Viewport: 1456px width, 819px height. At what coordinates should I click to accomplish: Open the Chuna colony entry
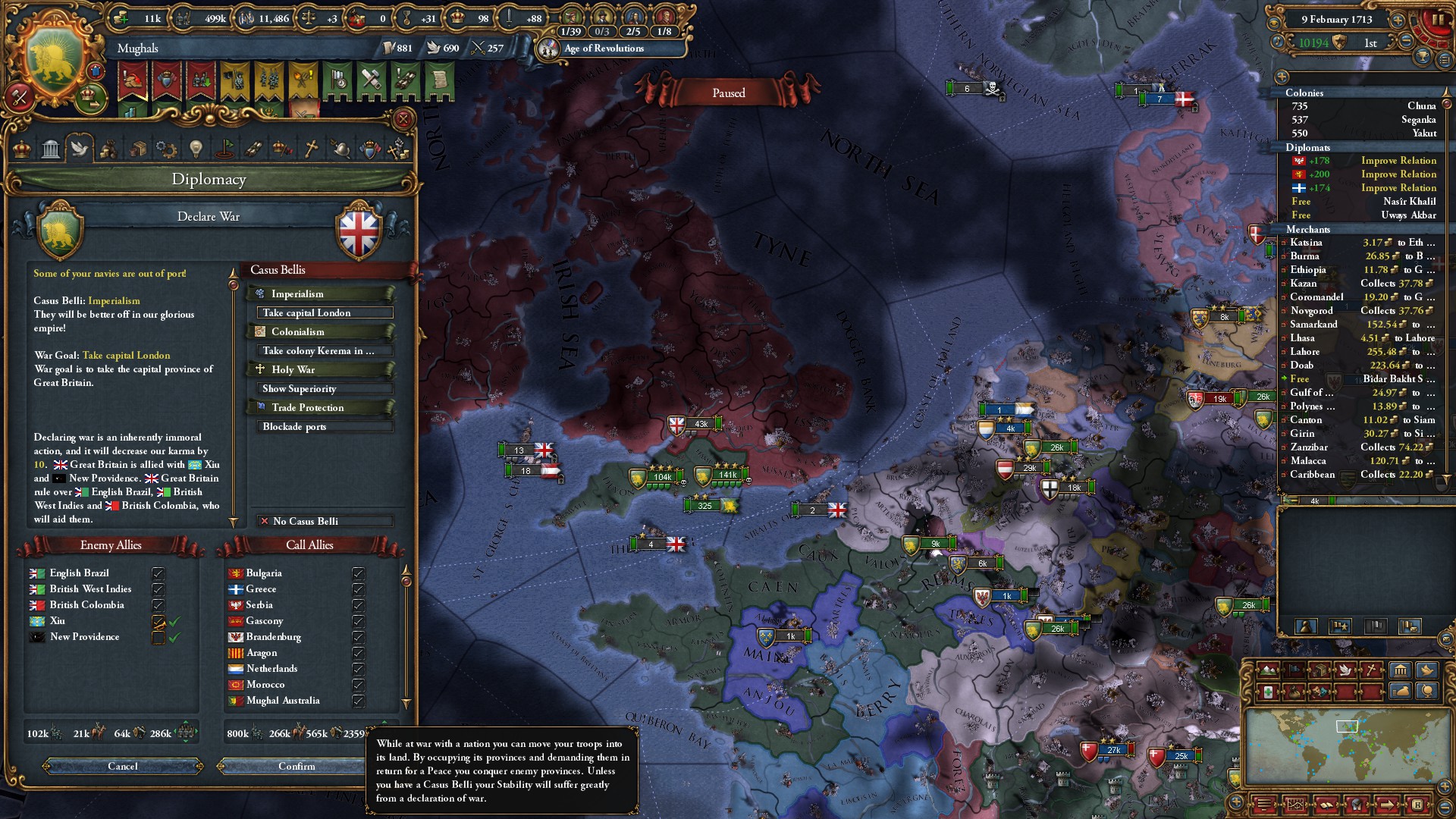click(1361, 106)
